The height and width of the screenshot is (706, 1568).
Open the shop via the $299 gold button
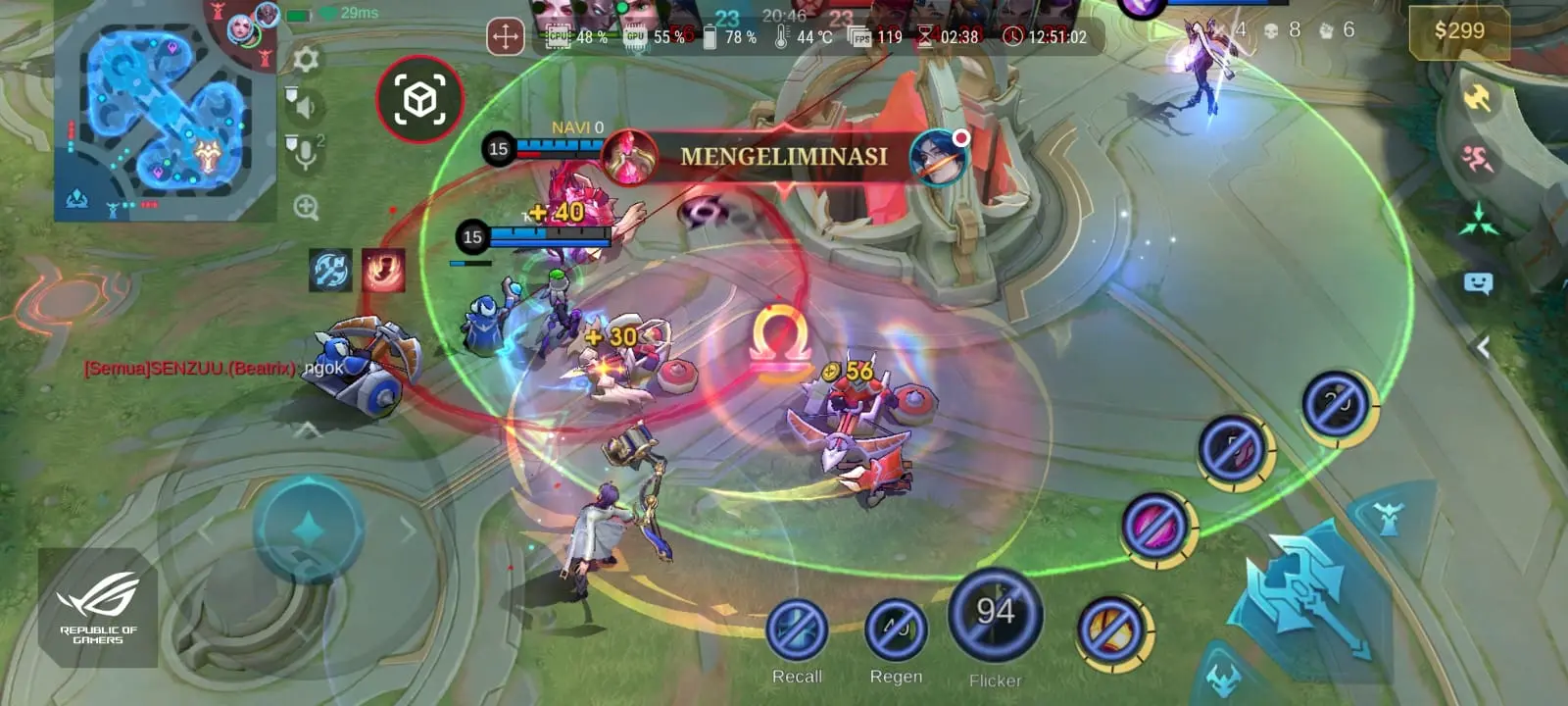point(1458,31)
